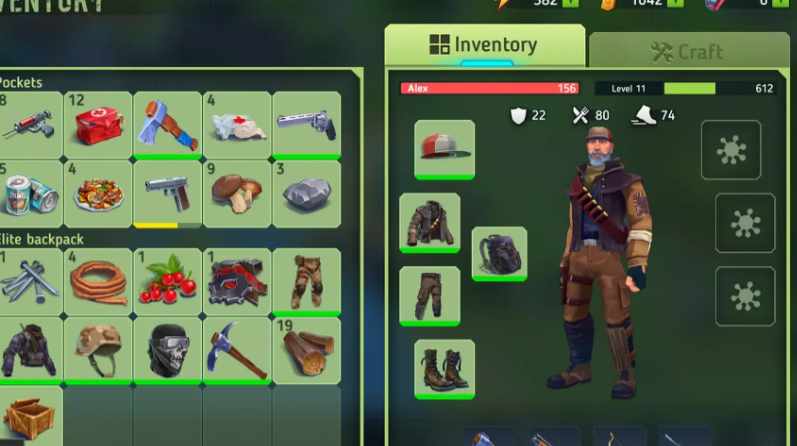Select the equipped backpack slot
Image resolution: width=797 pixels, height=446 pixels.
[499, 254]
